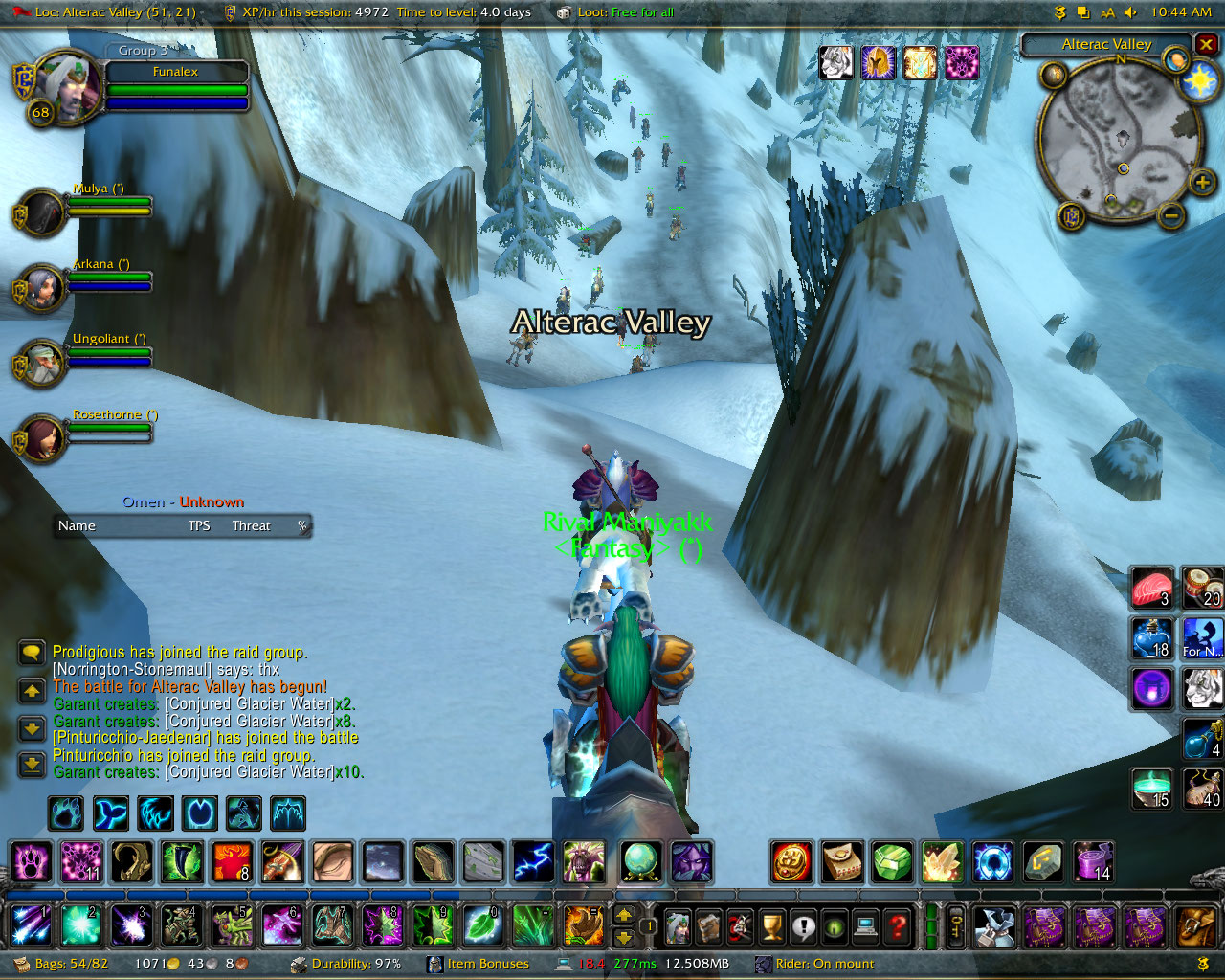Open the Alterac Valley minimap view
Image resolution: width=1225 pixels, height=980 pixels.
coord(1105,44)
